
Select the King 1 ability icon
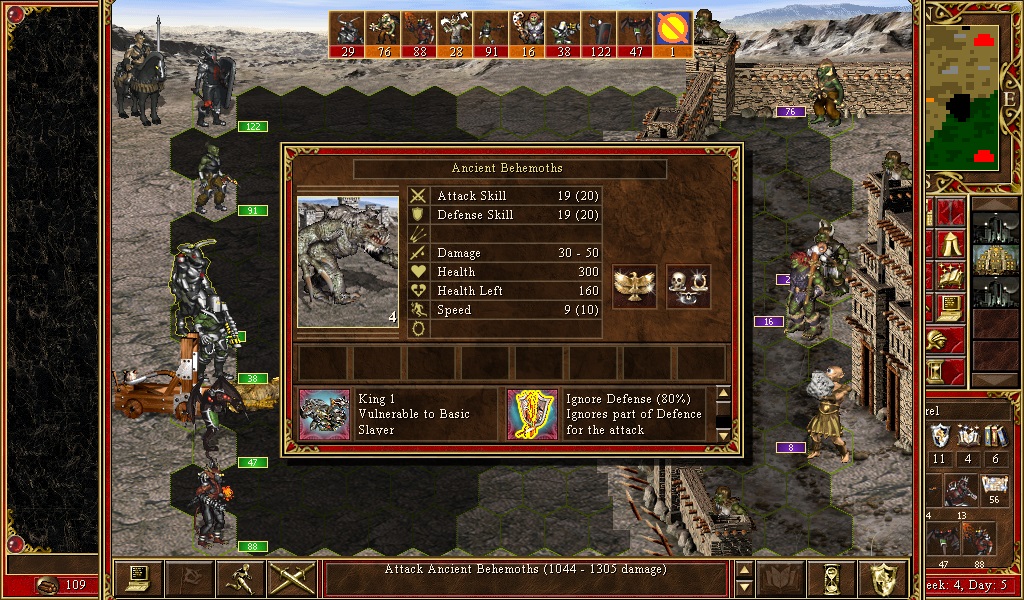coord(325,415)
